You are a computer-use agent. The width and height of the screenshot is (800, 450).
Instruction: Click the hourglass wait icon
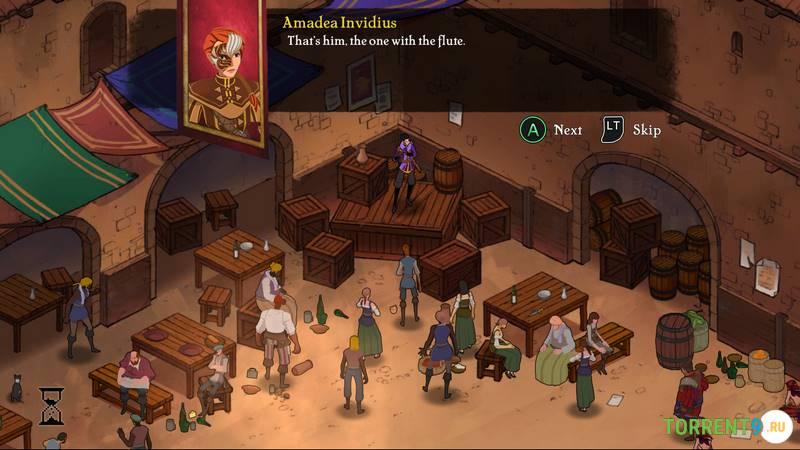(52, 405)
